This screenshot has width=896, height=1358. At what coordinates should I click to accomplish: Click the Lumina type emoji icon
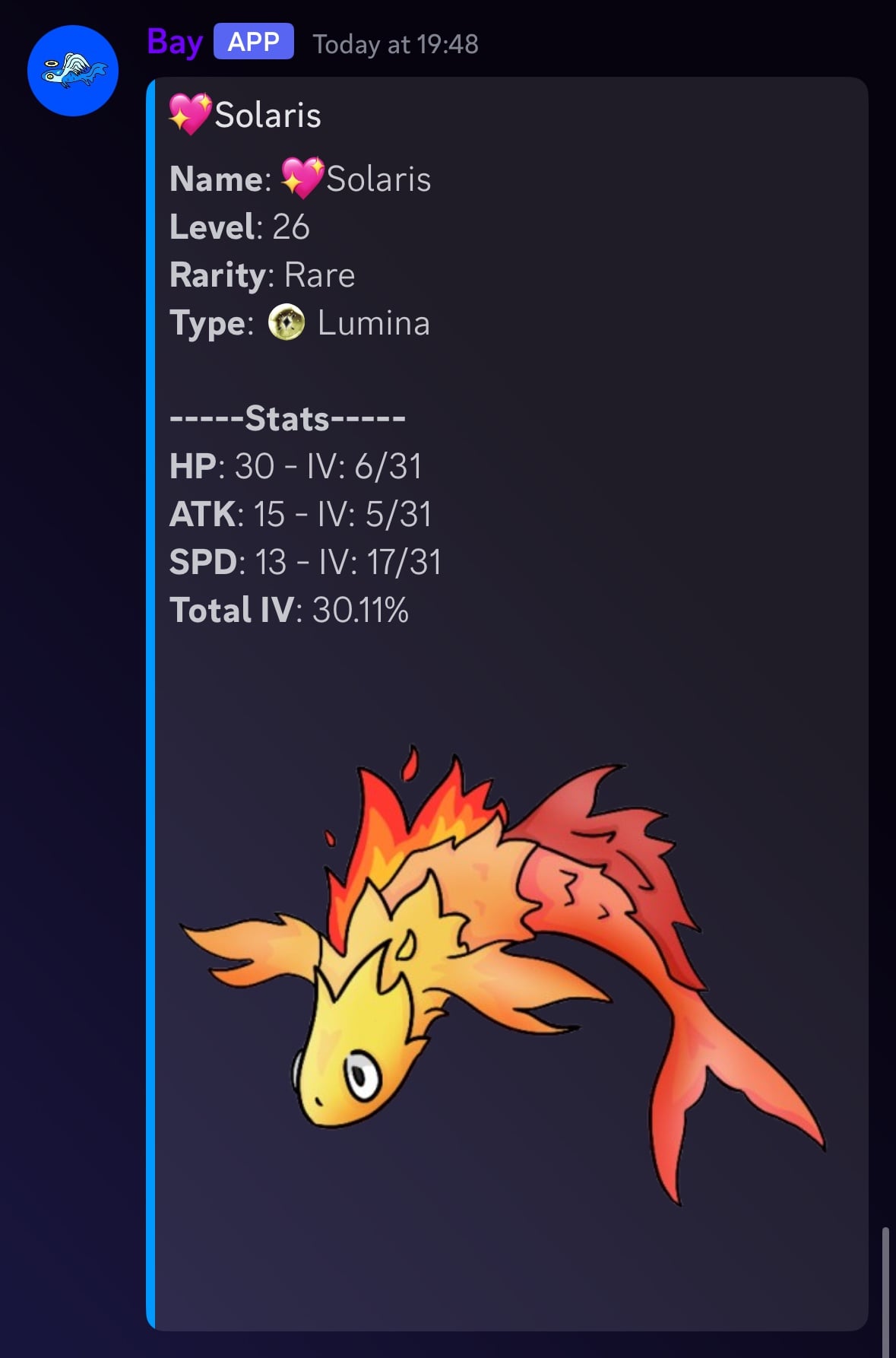[287, 322]
